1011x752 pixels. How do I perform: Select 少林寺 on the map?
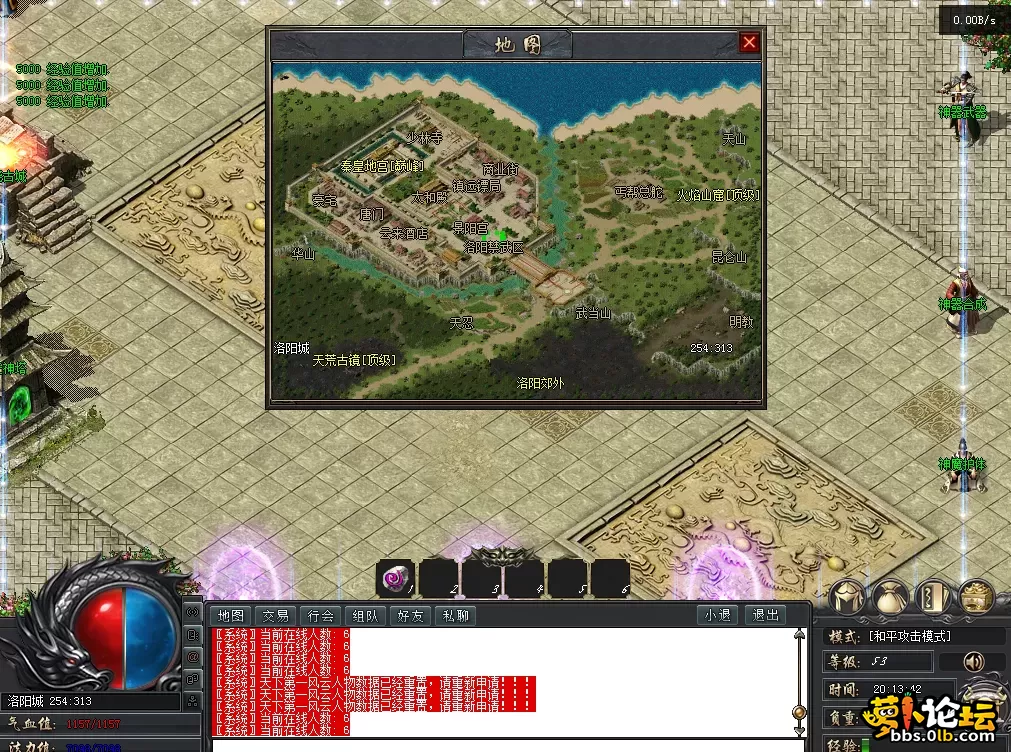point(424,138)
